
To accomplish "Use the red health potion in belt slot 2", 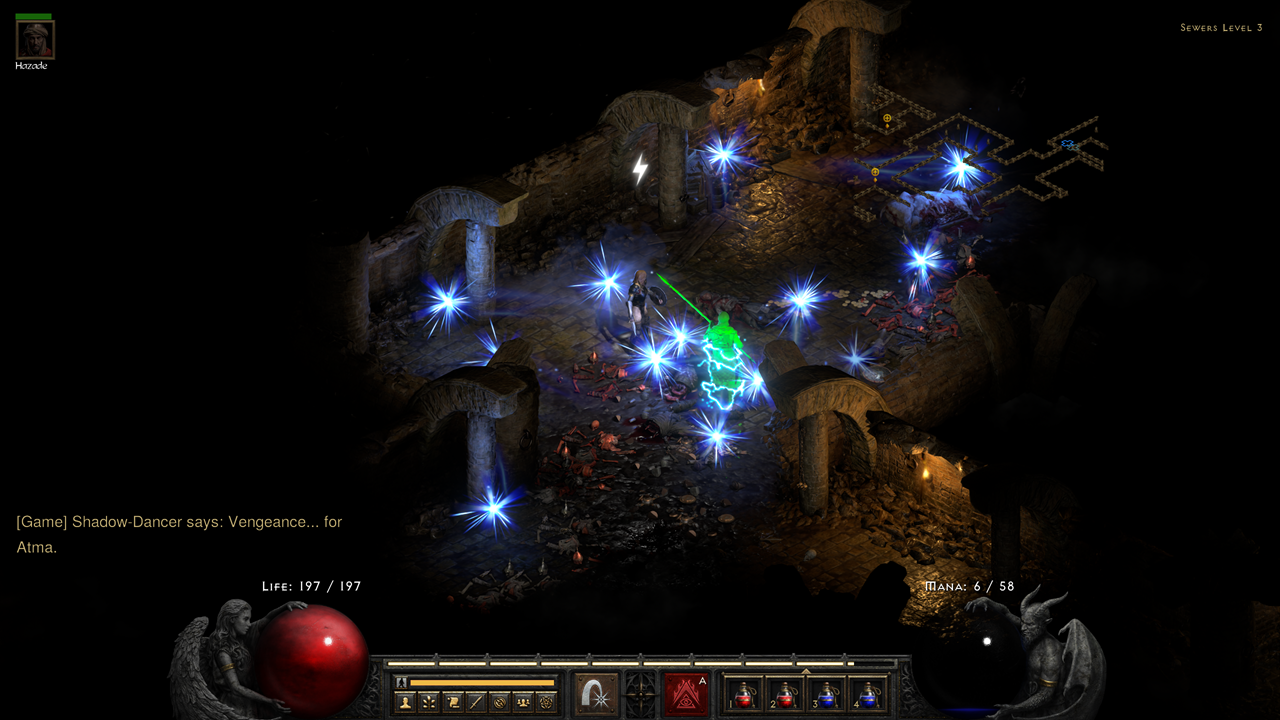I will 786,694.
